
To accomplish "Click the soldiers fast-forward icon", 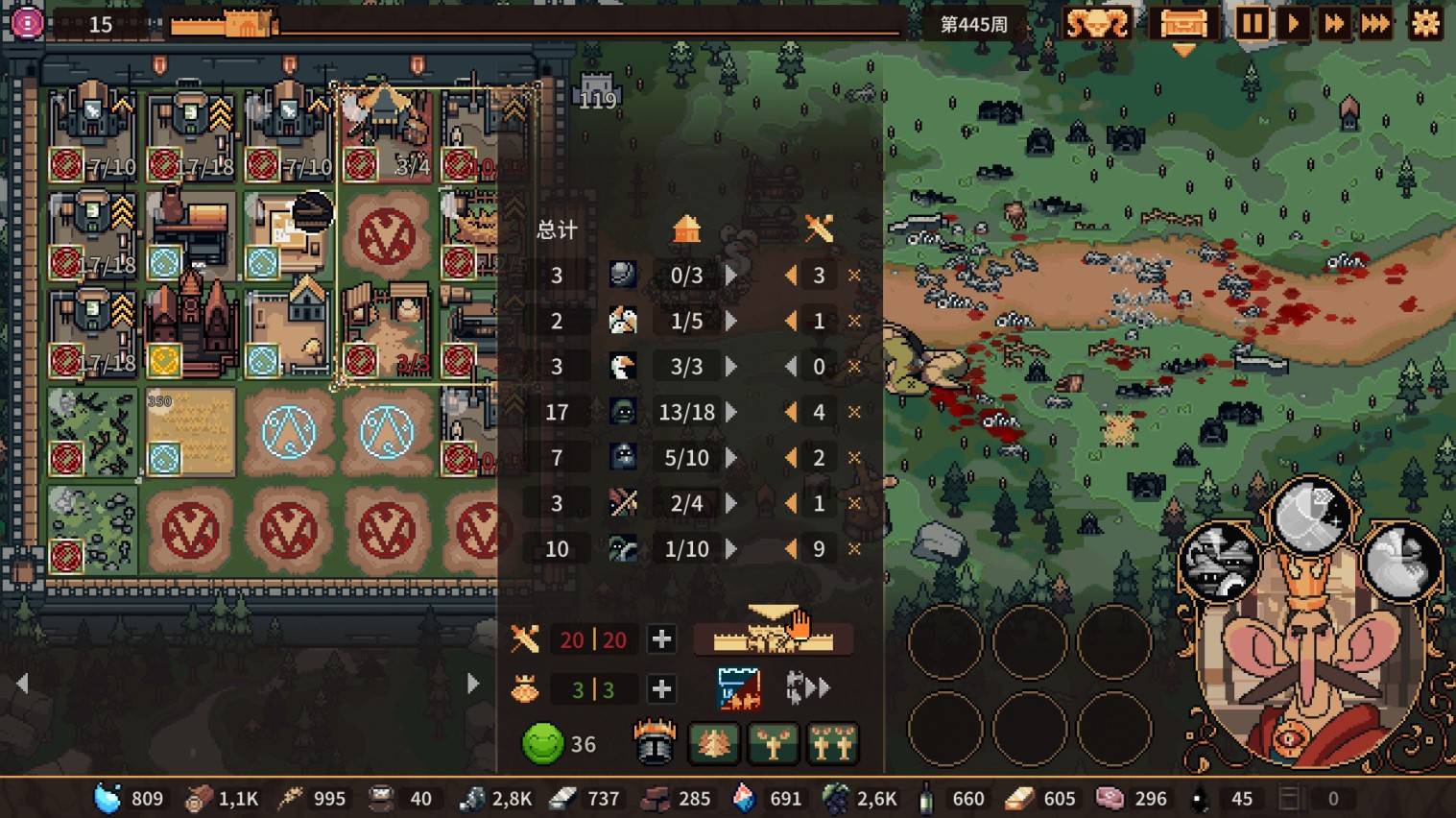I will [x=807, y=688].
